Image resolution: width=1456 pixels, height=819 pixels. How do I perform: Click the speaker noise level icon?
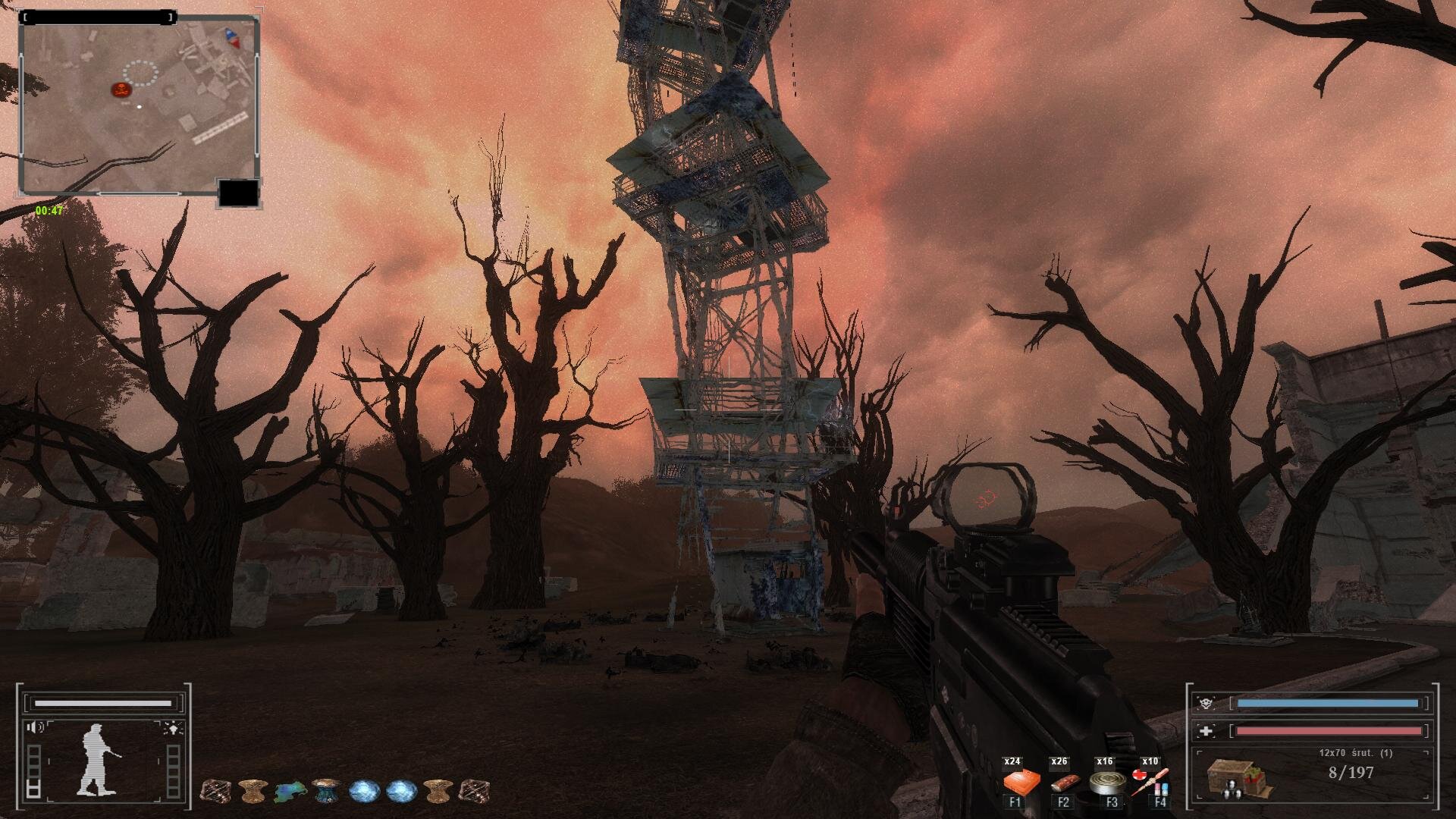[x=35, y=728]
